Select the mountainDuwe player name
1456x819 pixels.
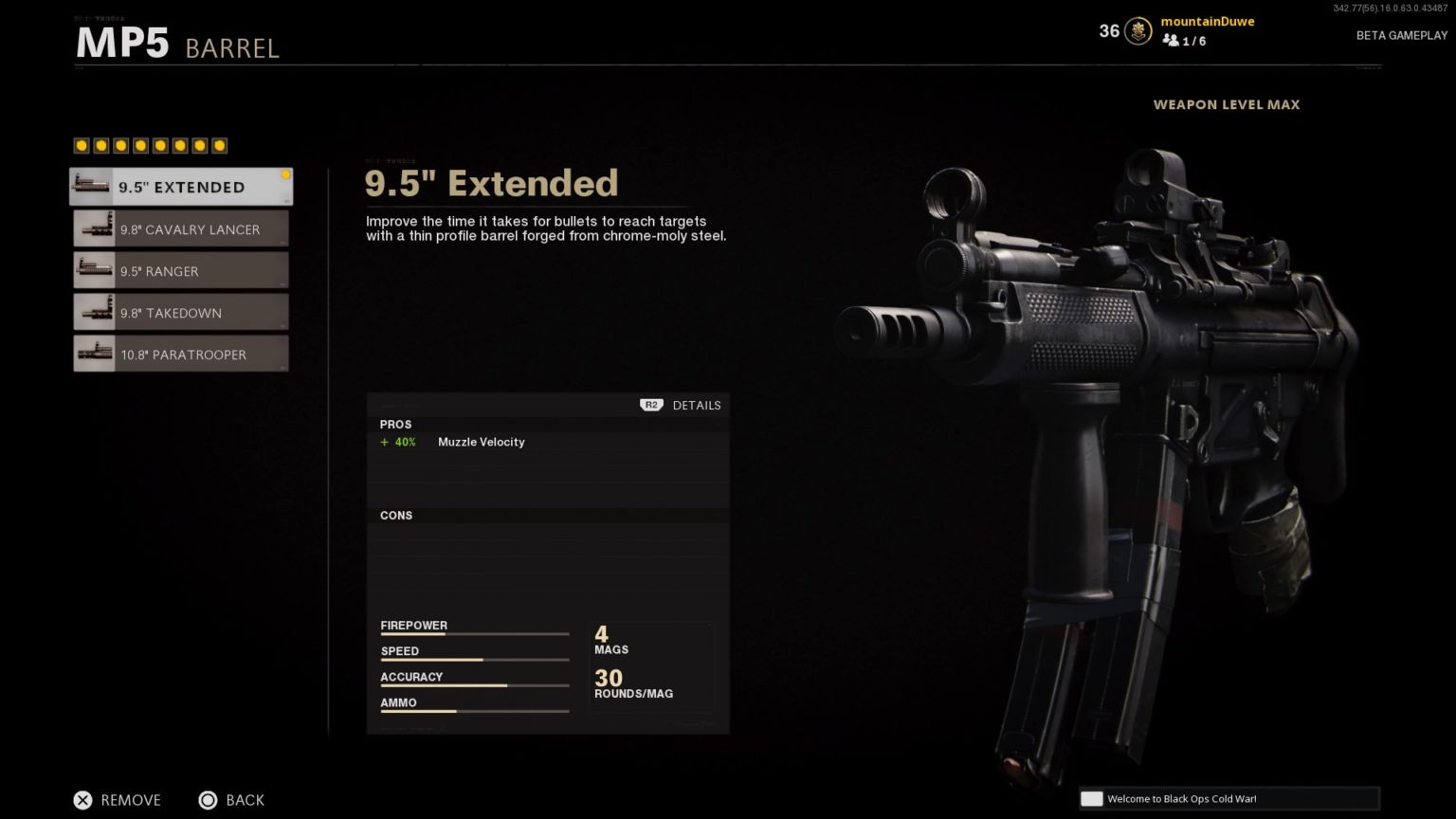(1207, 21)
